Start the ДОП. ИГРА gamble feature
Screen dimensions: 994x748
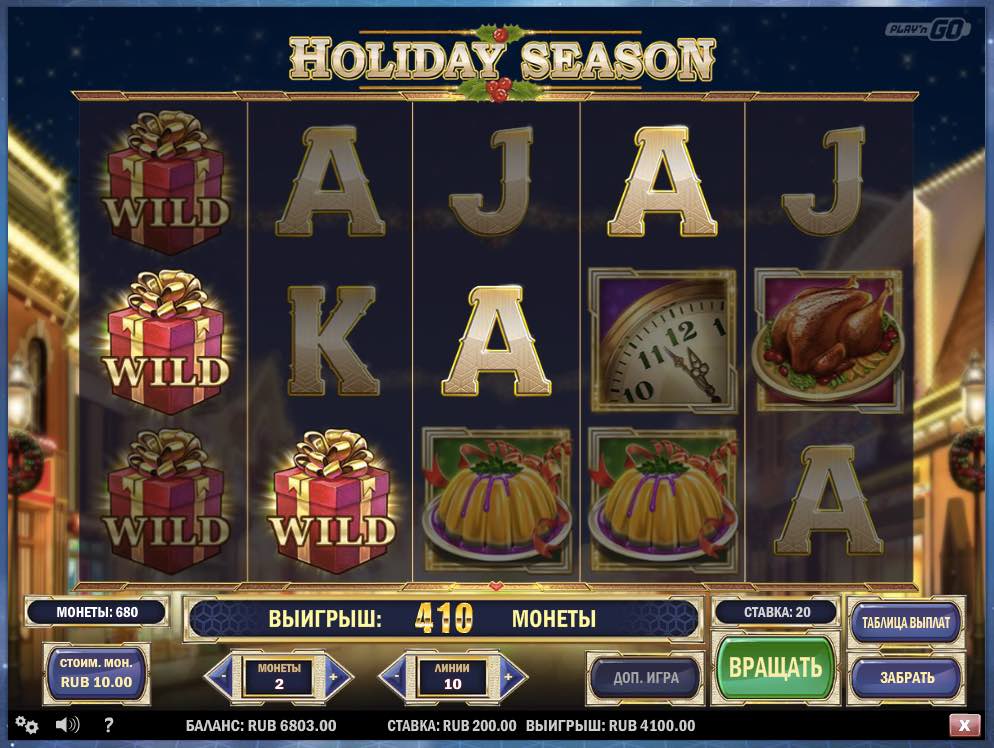click(x=646, y=677)
